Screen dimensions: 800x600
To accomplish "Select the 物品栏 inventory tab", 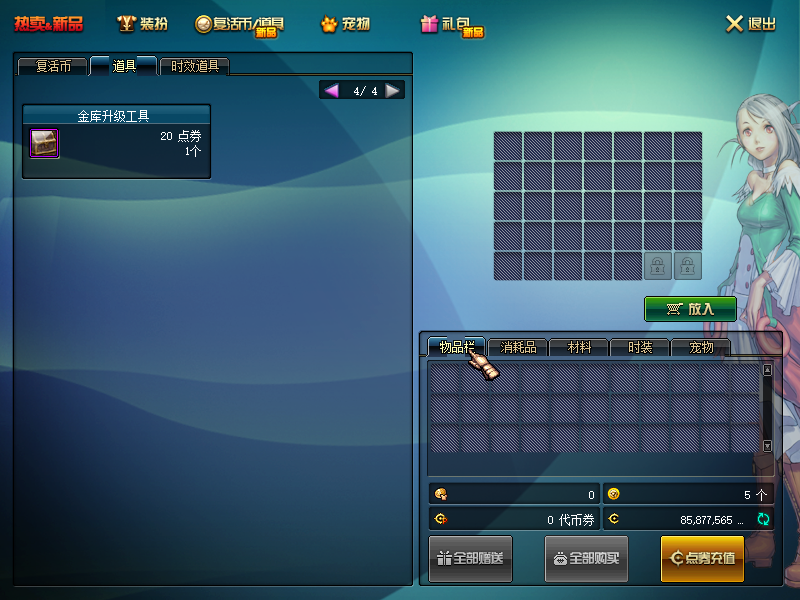I will [456, 348].
